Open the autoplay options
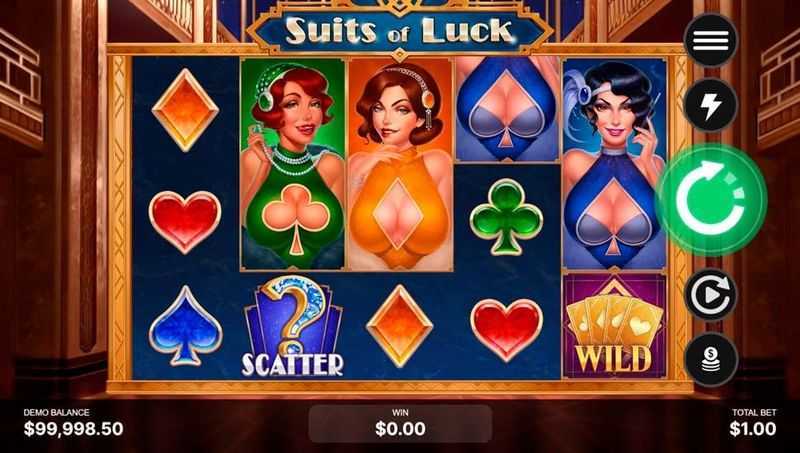Viewport: 800px width, 453px height. coord(710,296)
